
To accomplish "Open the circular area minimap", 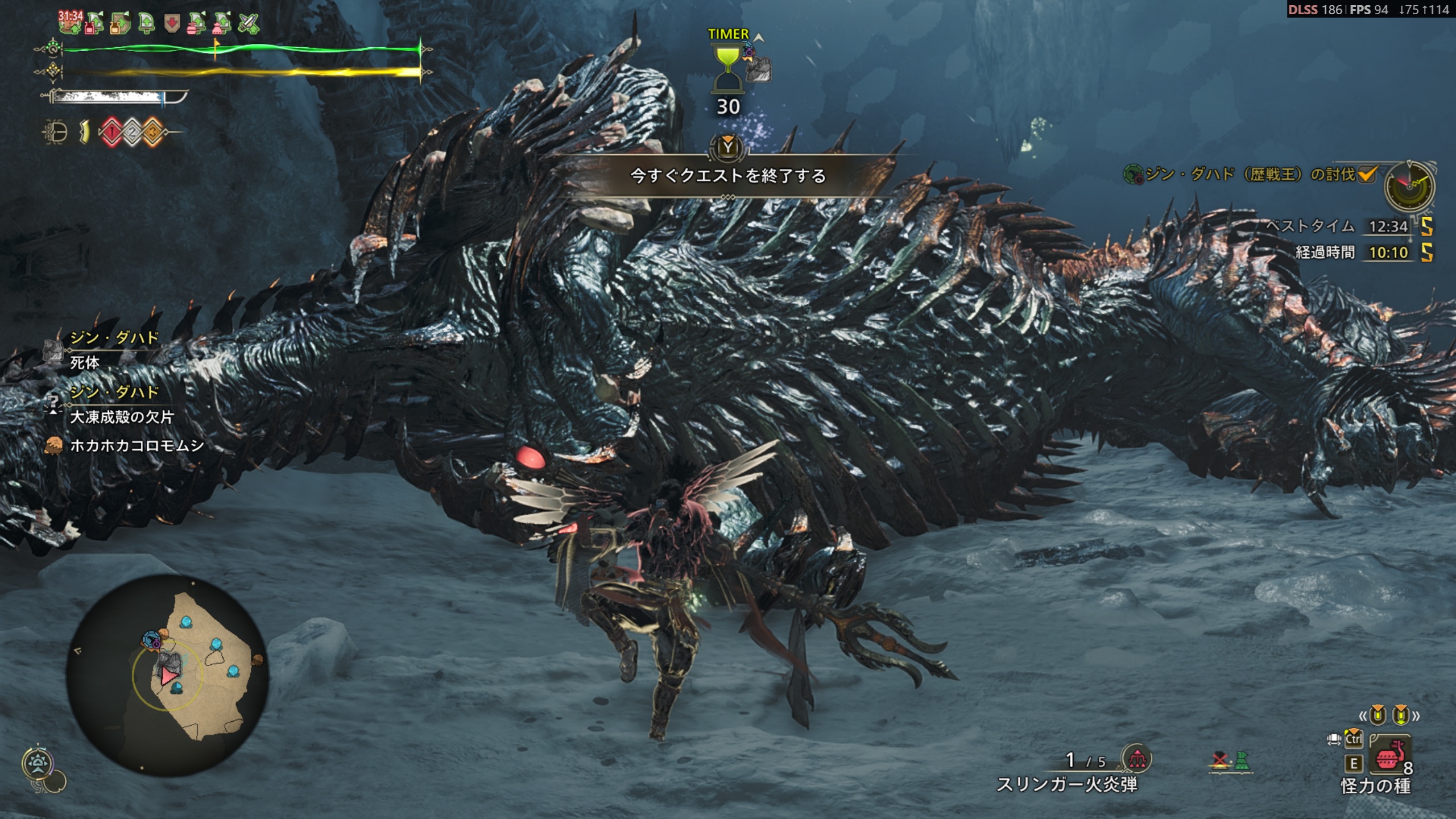I will (167, 675).
